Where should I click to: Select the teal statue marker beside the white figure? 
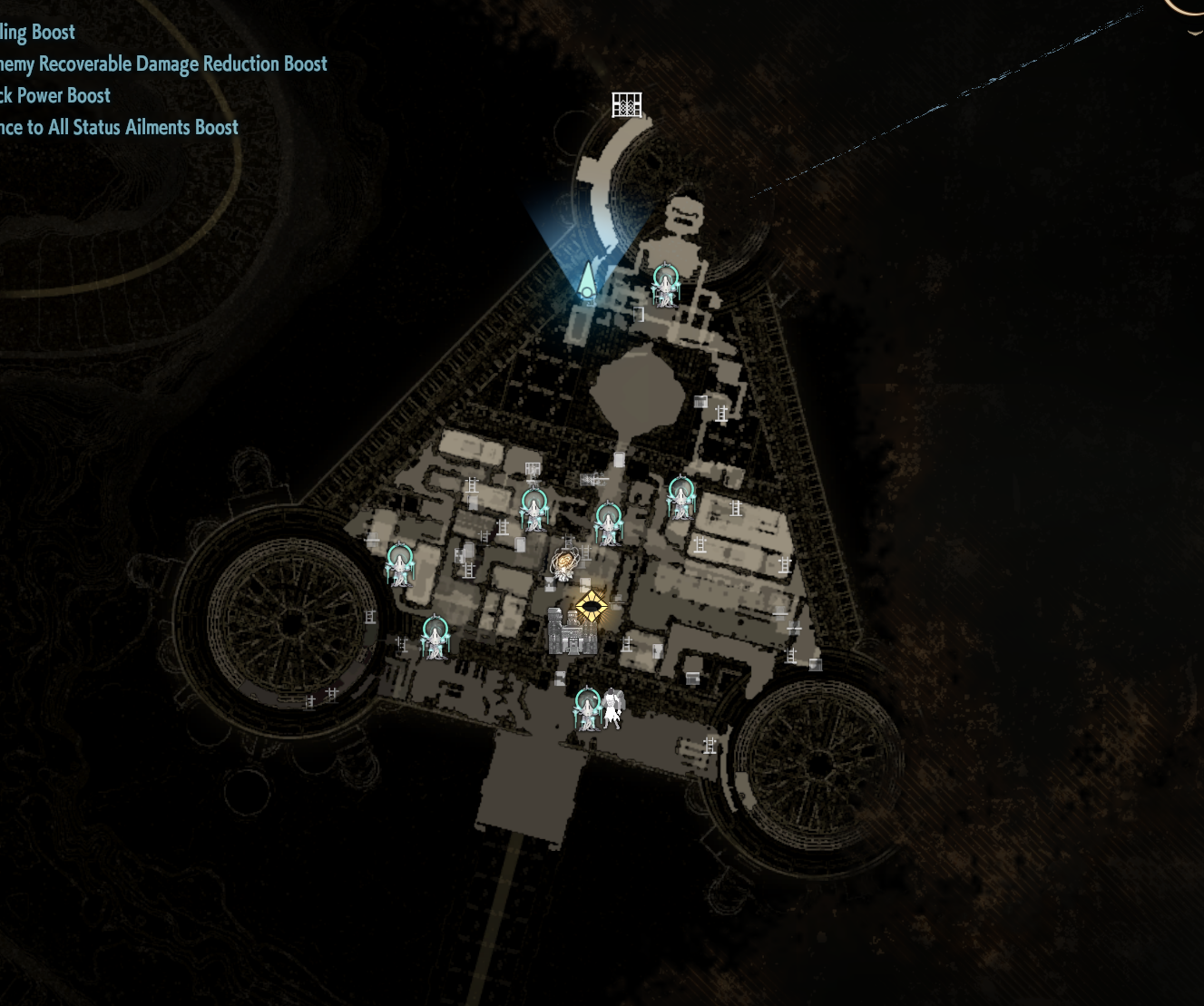point(588,708)
